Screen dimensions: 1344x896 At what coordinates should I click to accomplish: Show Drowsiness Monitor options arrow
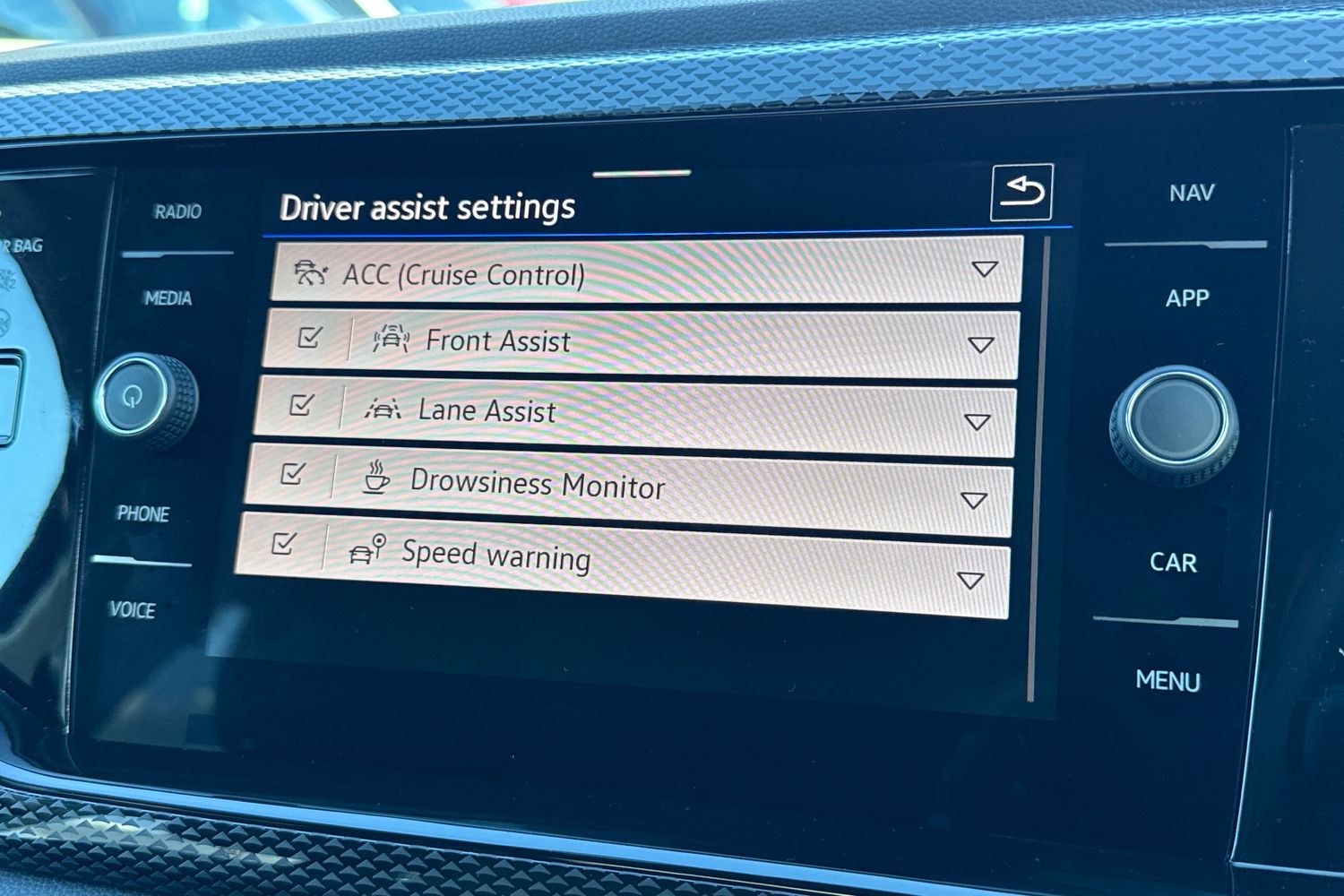pos(973,499)
